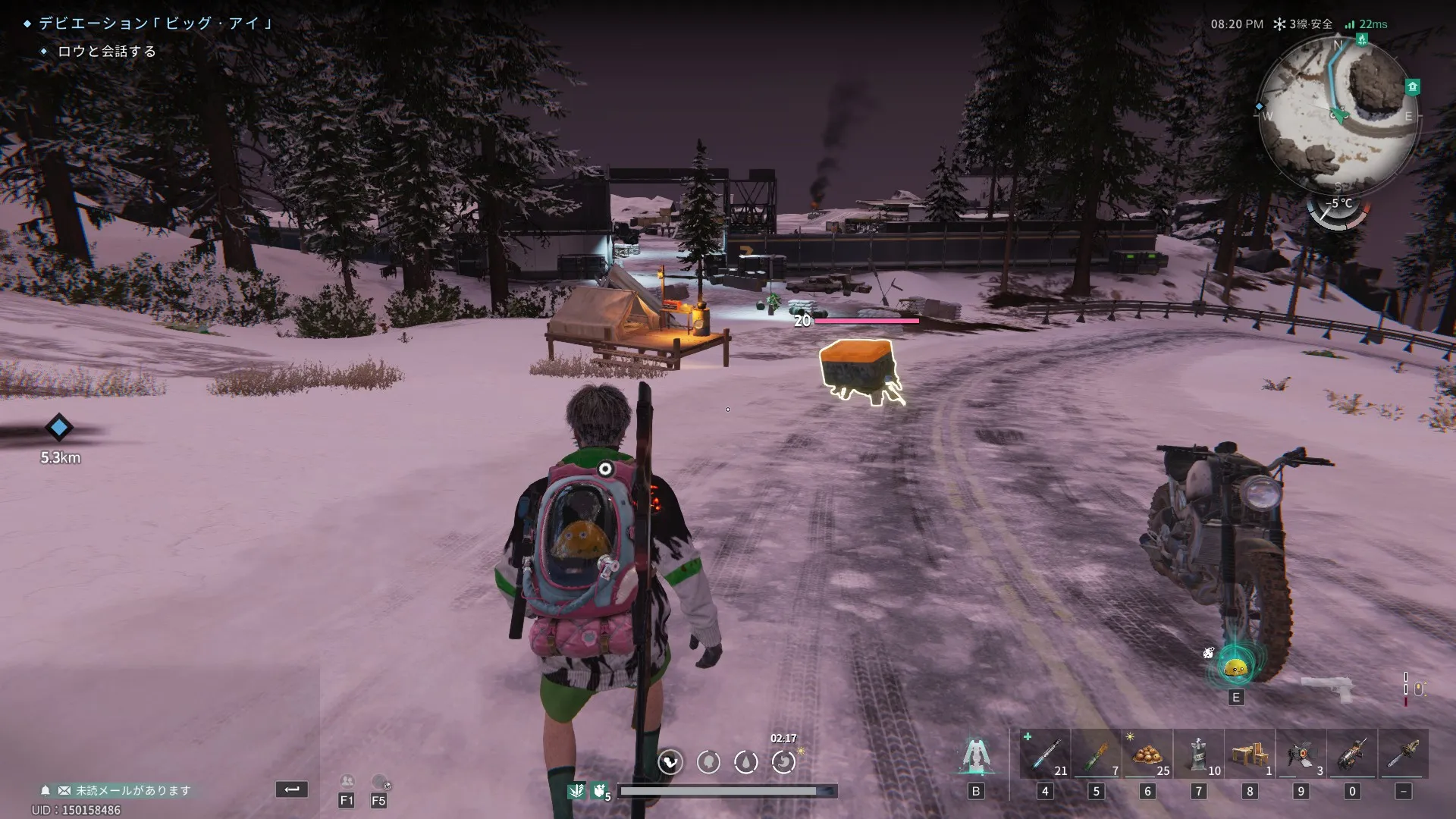The width and height of the screenshot is (1456, 819).
Task: Open the circular minimap
Action: coord(1338,115)
